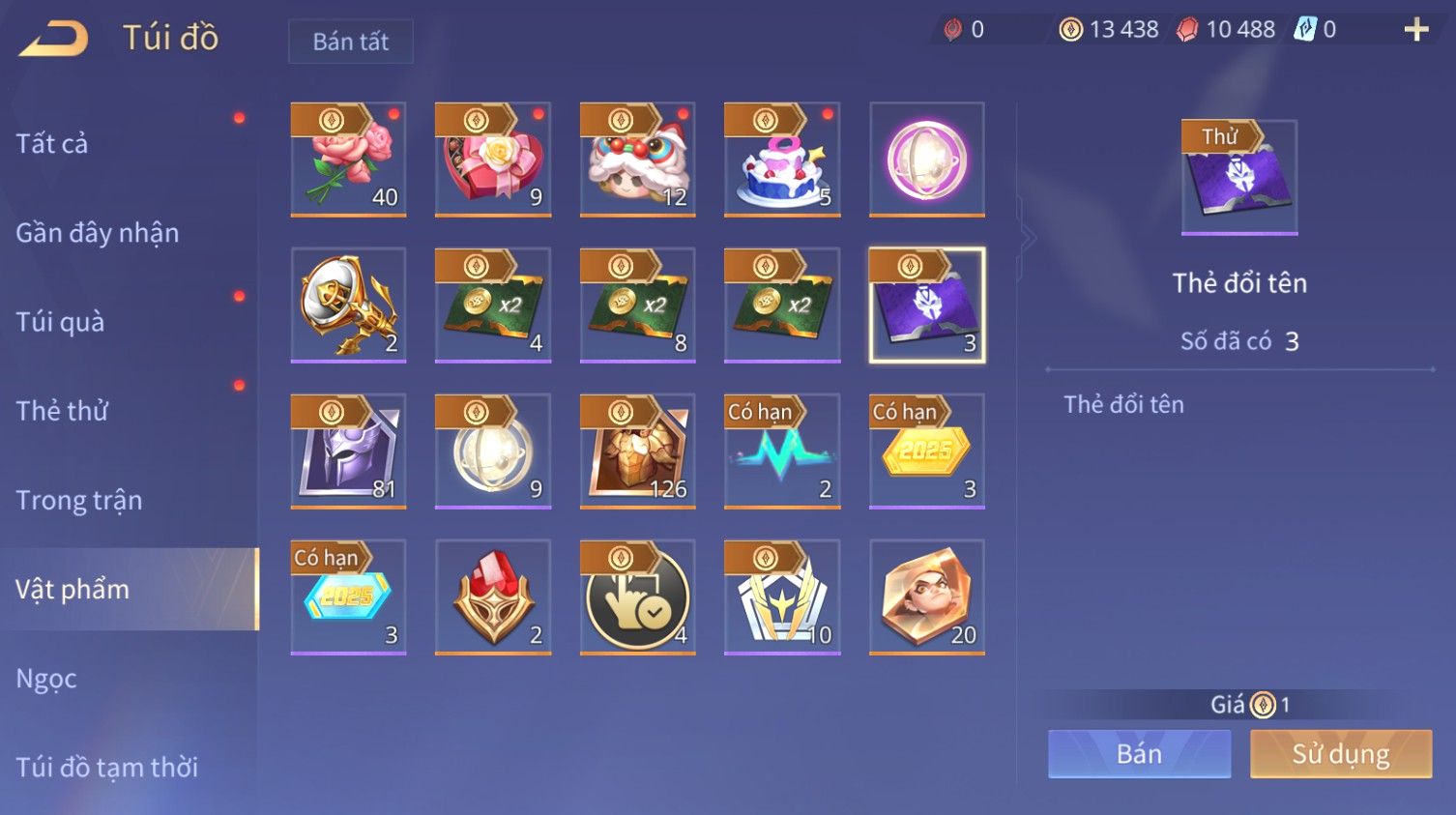
Task: Choose the red gem emblem item
Action: [493, 597]
